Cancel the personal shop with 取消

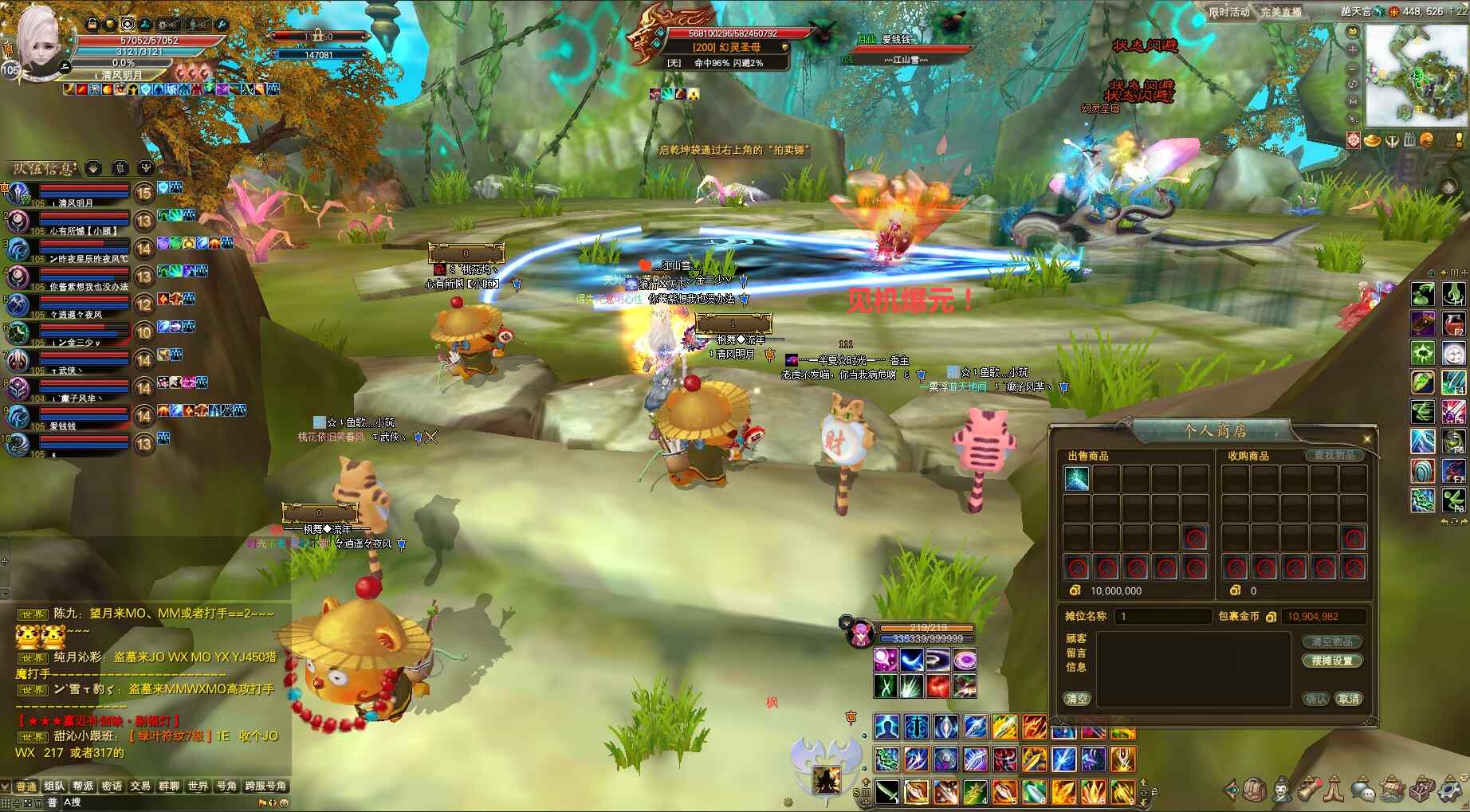point(1349,699)
